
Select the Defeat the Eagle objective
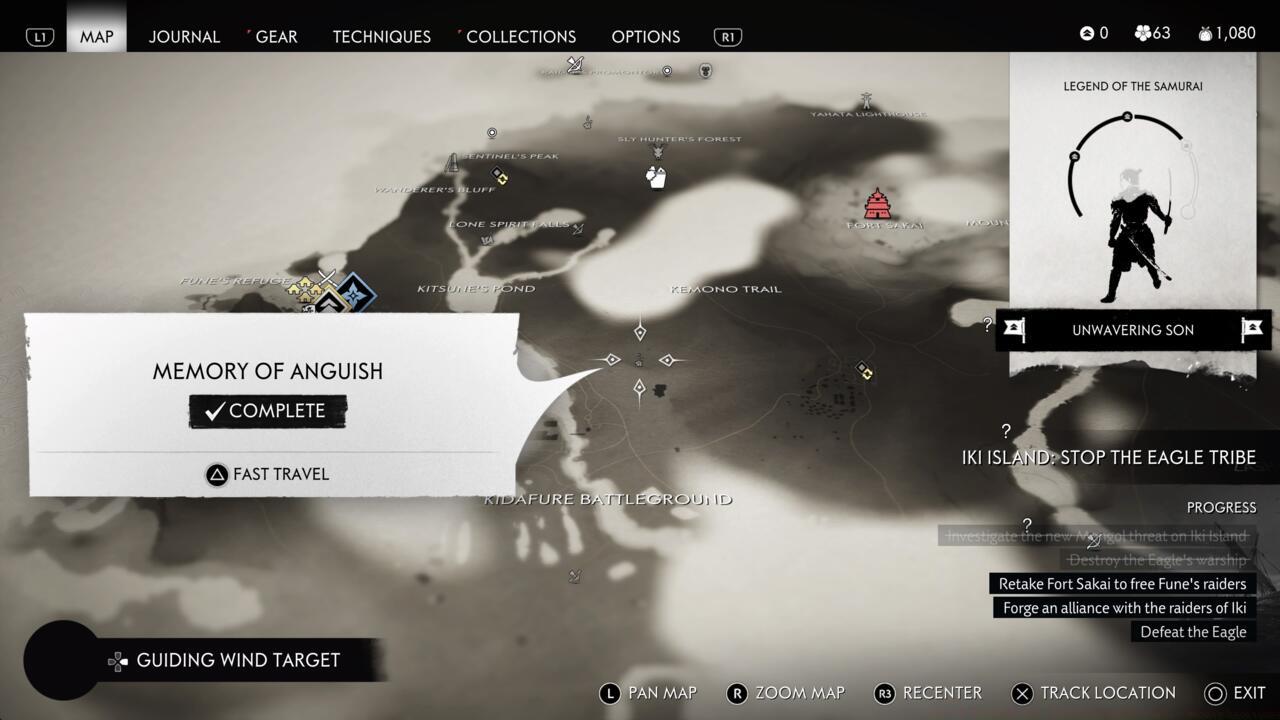click(1193, 632)
